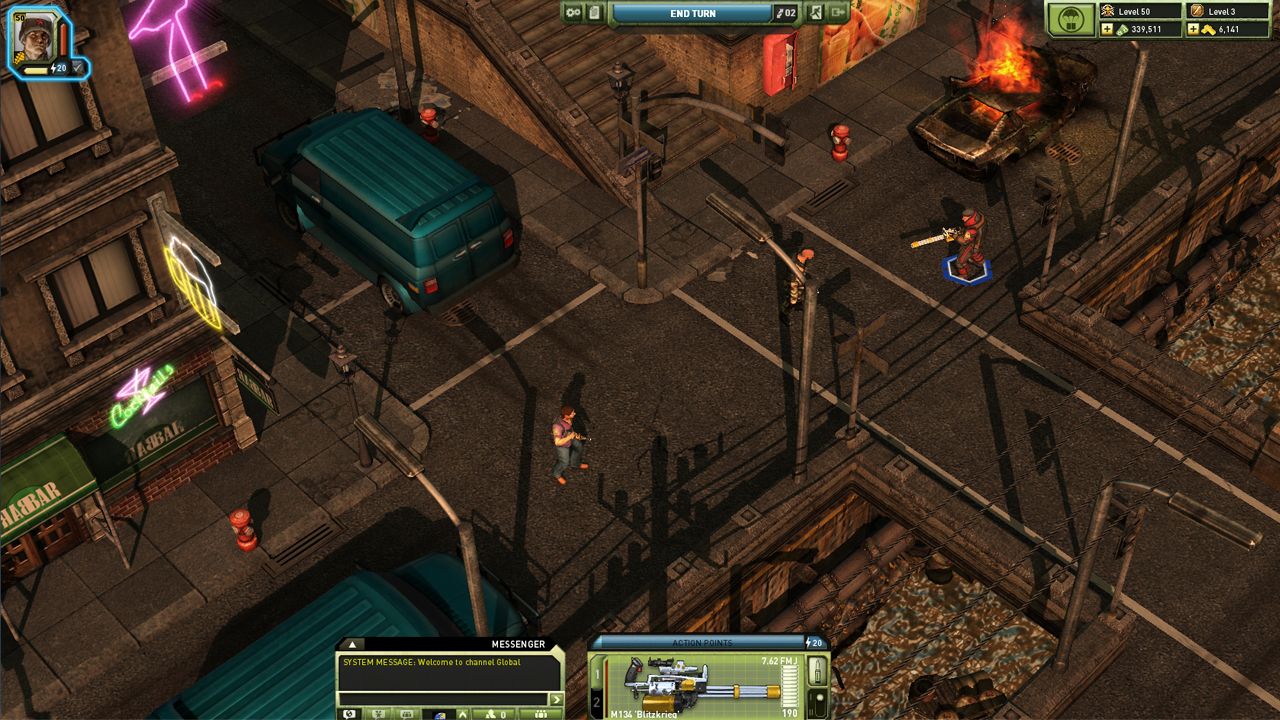Click the sprint/run mode icon
The width and height of the screenshot is (1280, 720).
[x=816, y=13]
